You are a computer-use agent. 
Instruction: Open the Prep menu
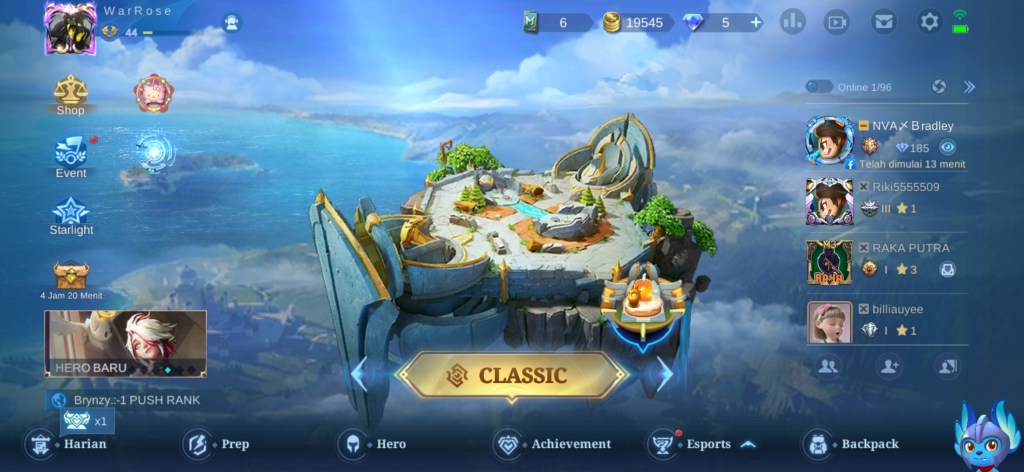[218, 444]
